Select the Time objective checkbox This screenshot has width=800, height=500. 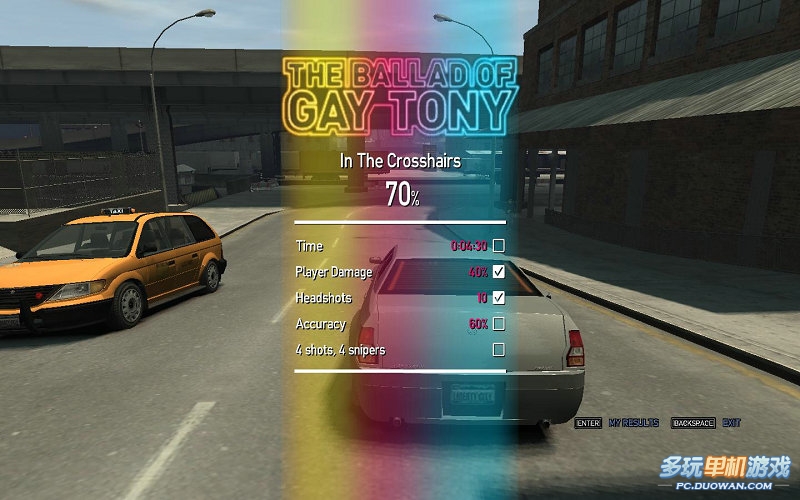[498, 246]
